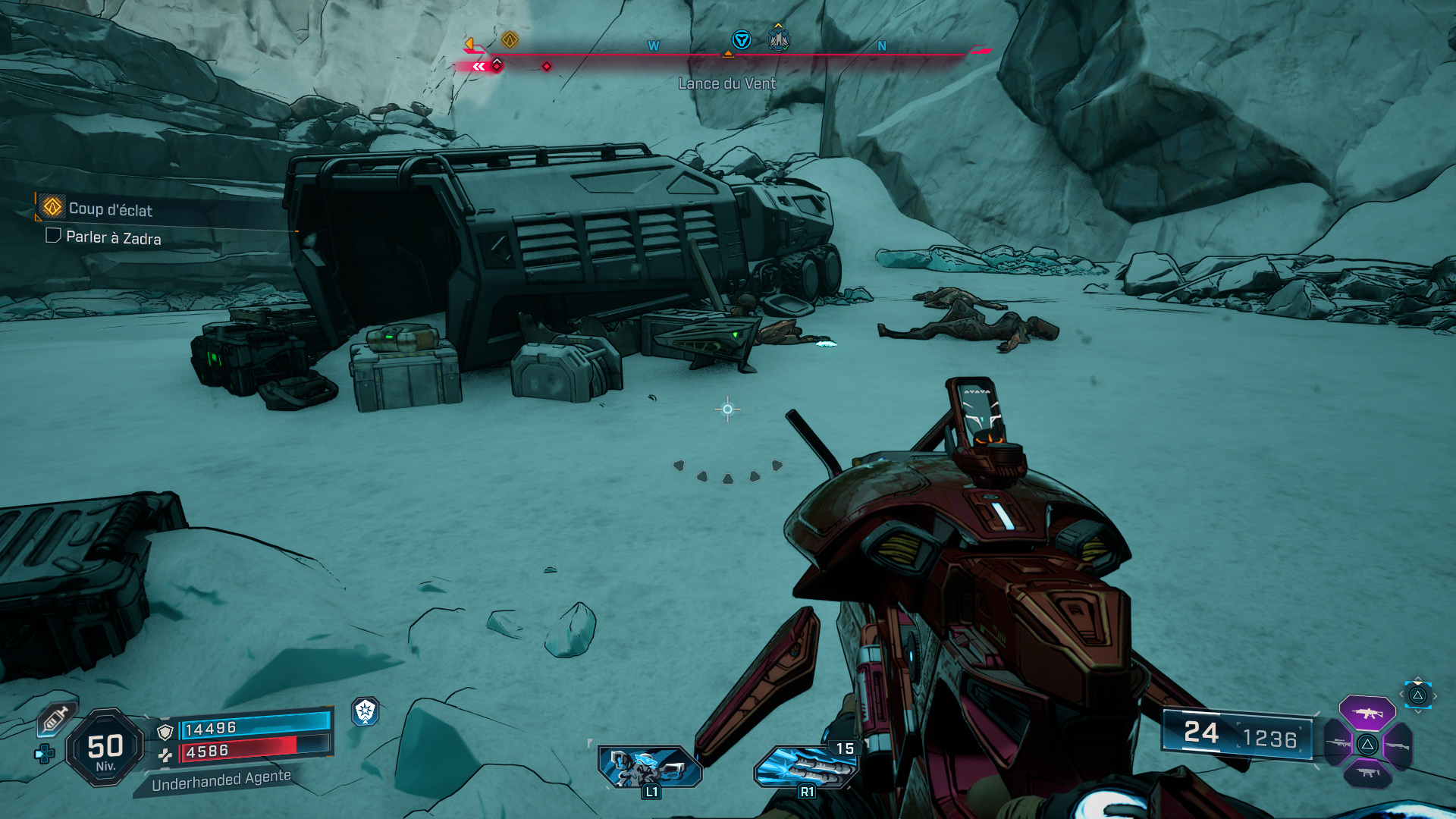Viewport: 1456px width, 819px height.
Task: Click the d-pad selector icon beside the level badge
Action: [x=45, y=754]
